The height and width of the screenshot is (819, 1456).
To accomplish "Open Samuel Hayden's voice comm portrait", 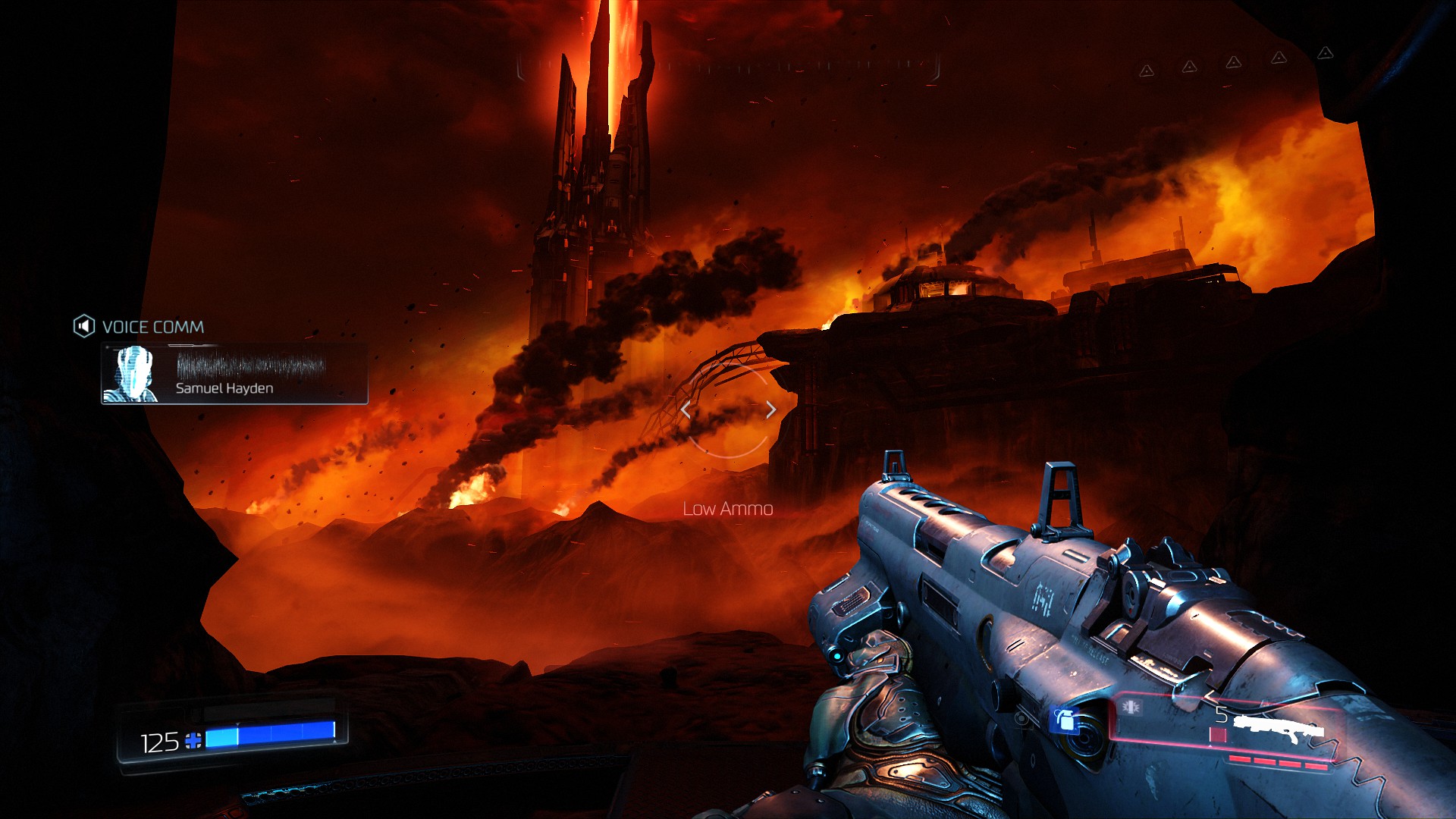I will 131,374.
